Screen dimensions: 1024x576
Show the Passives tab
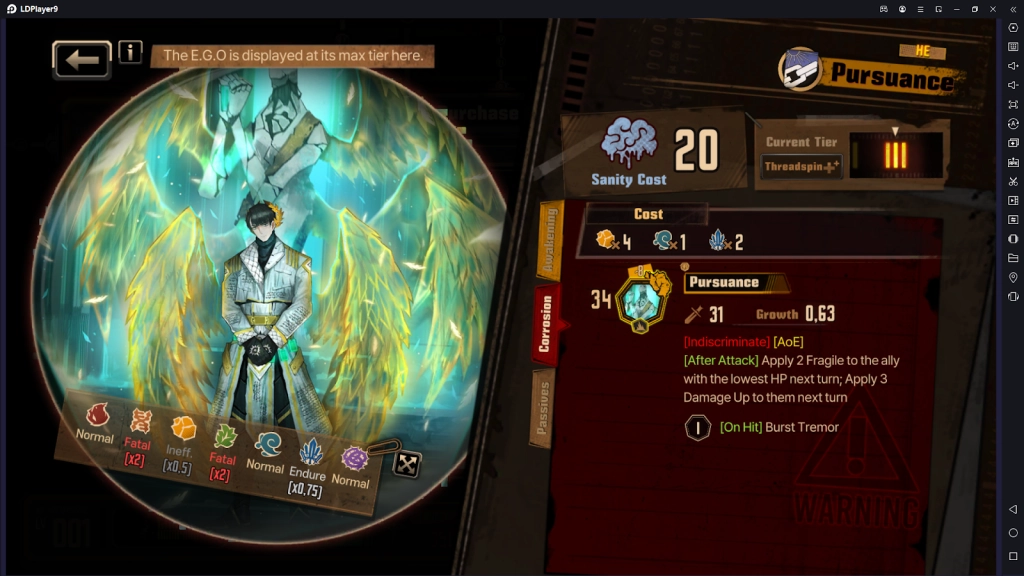click(x=544, y=408)
